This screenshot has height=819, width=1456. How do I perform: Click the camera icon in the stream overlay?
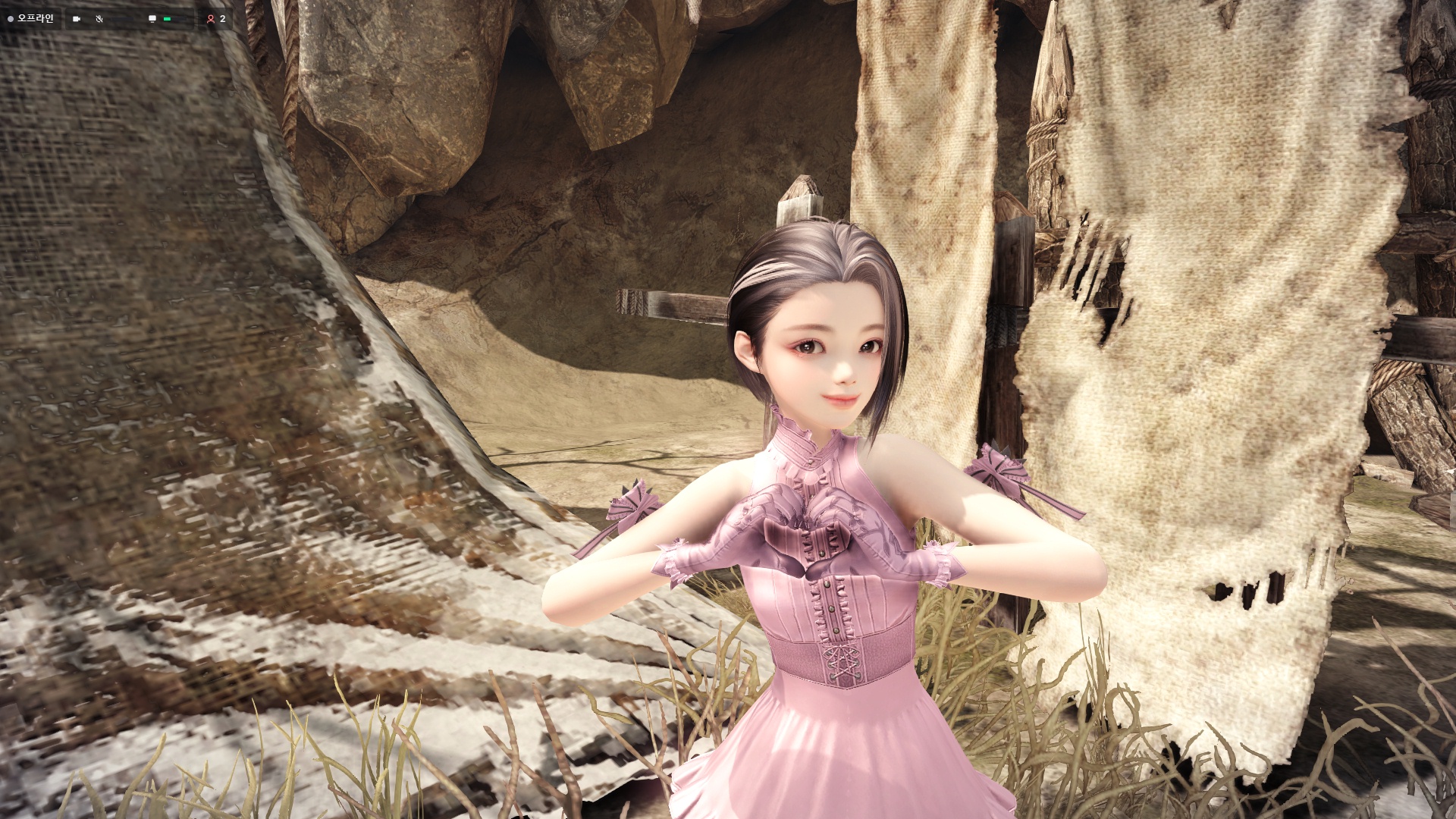point(77,19)
